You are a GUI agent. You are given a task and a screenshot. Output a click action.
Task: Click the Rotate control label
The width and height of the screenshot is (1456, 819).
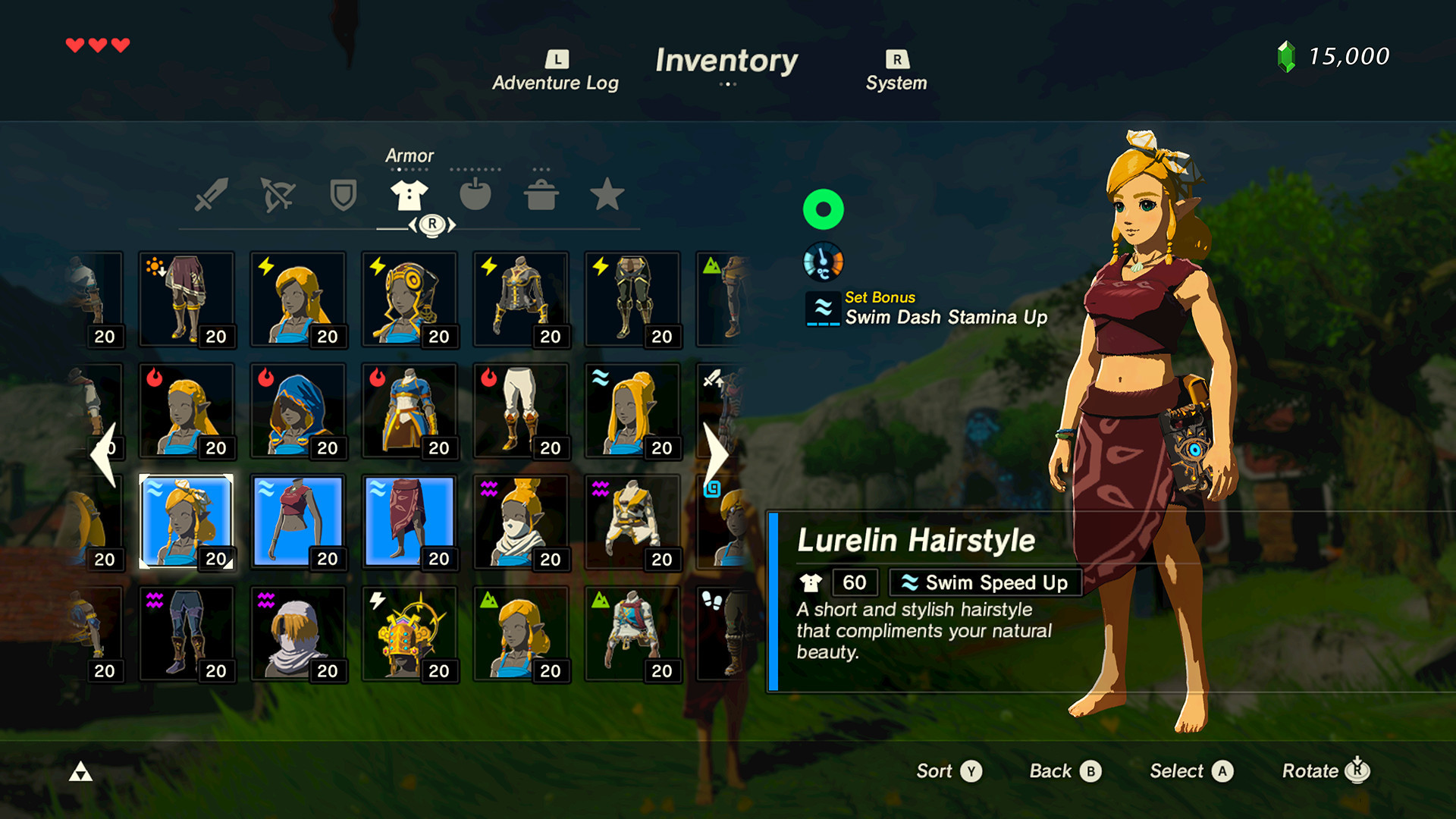tap(1316, 771)
